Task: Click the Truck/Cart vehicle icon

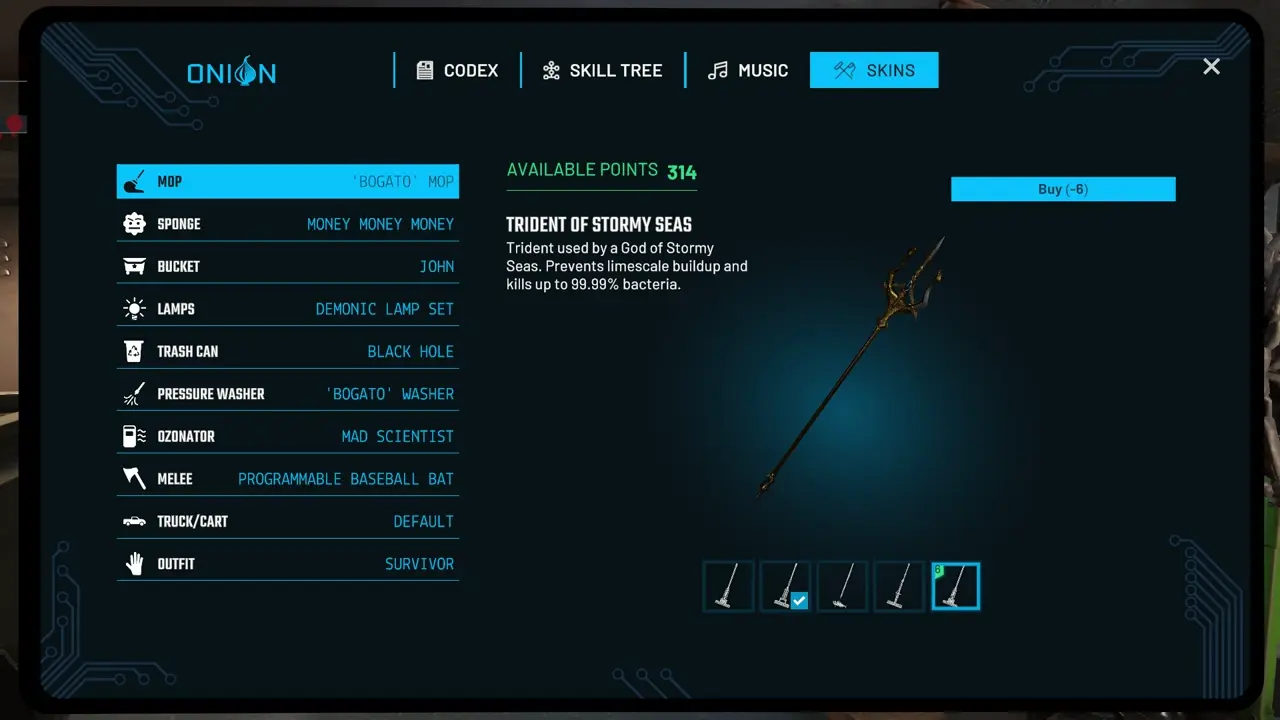Action: (134, 521)
